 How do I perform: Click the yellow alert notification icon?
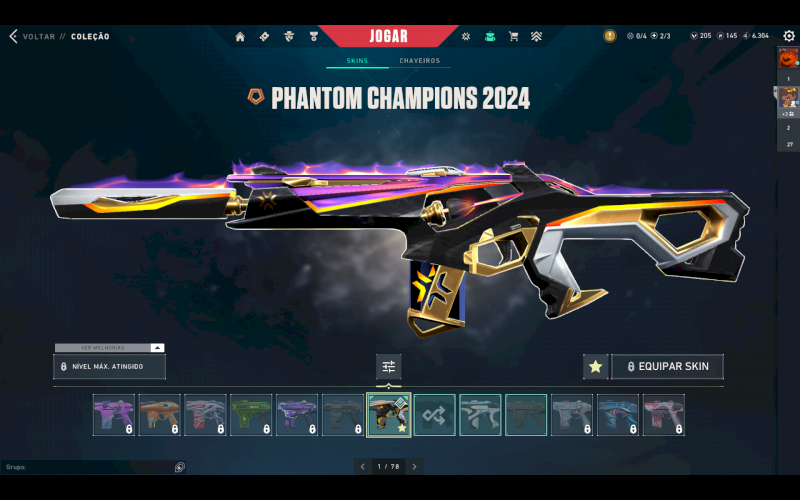coord(610,36)
